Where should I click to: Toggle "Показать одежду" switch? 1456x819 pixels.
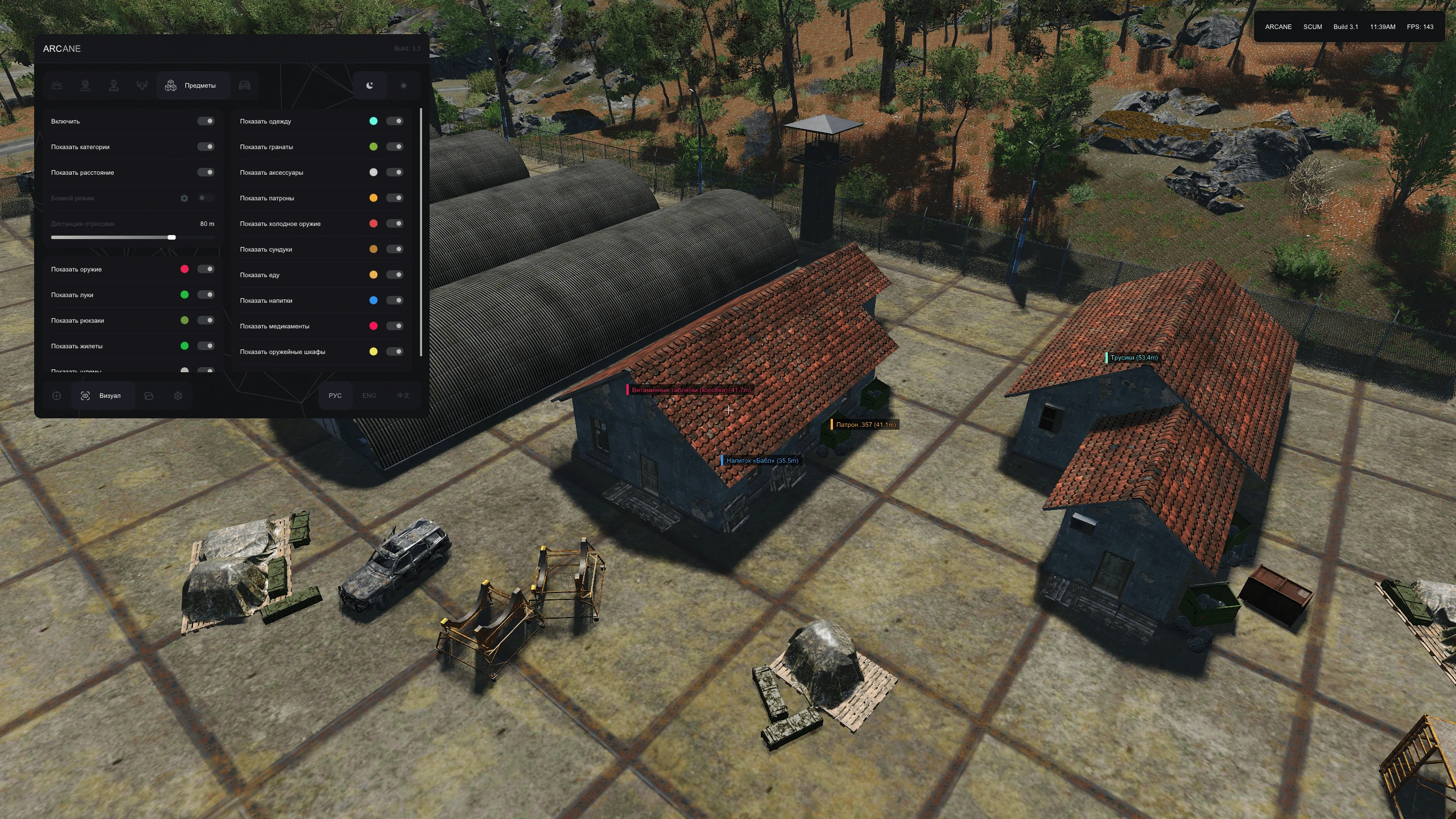pos(395,121)
